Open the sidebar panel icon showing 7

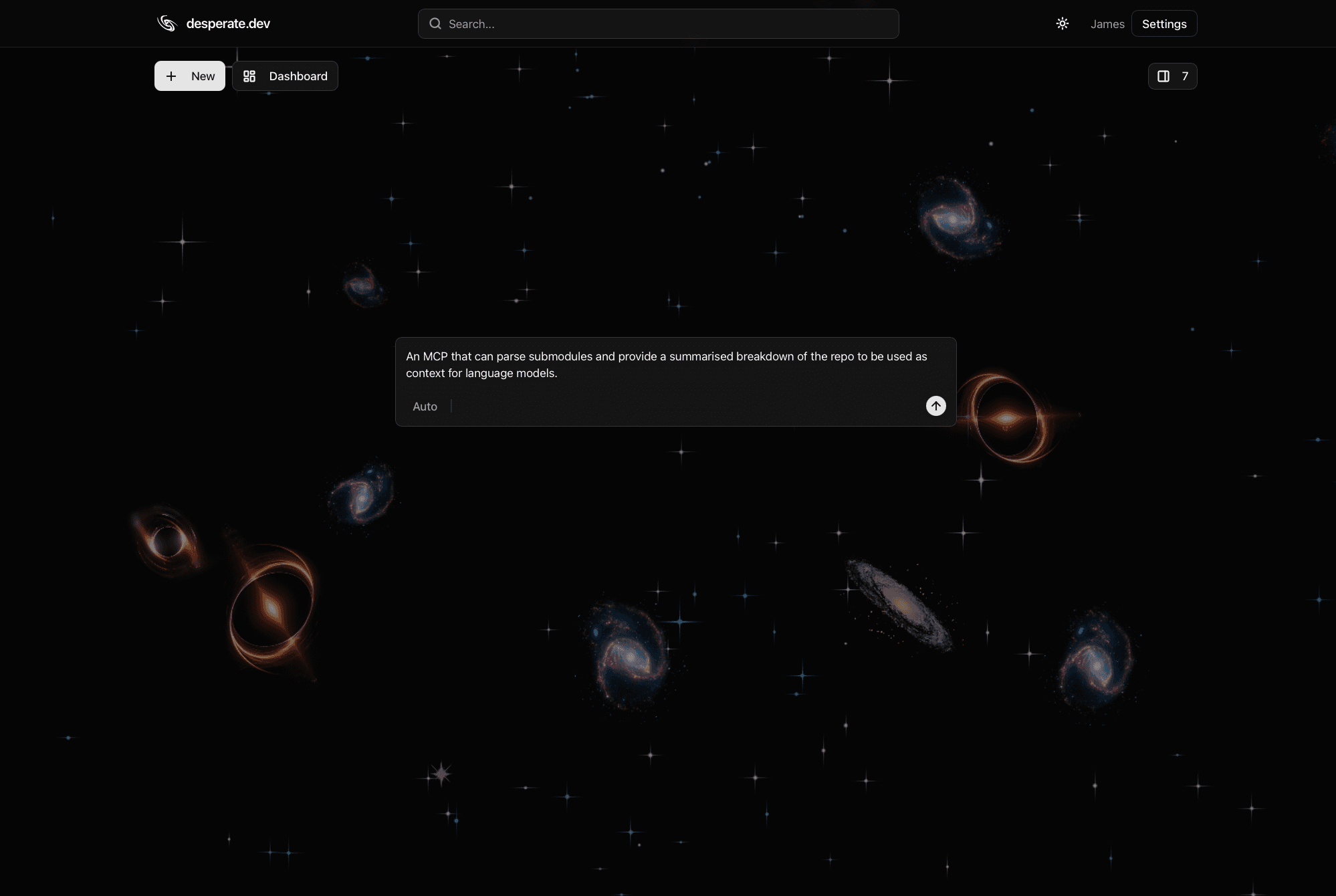(x=1172, y=76)
